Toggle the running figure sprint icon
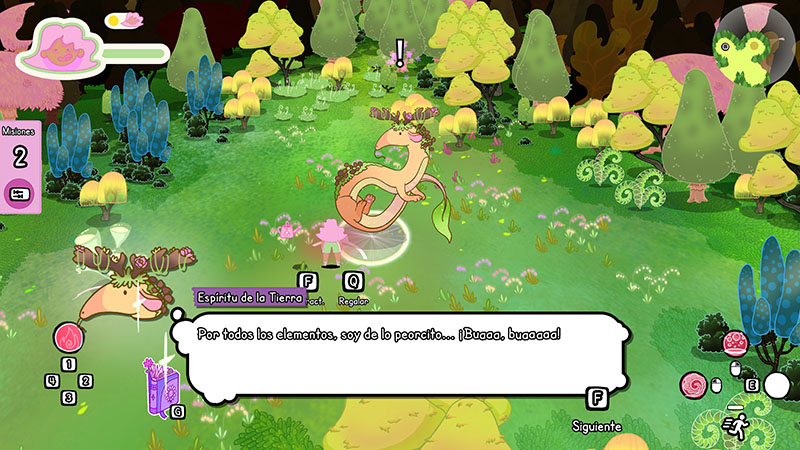 tap(733, 425)
